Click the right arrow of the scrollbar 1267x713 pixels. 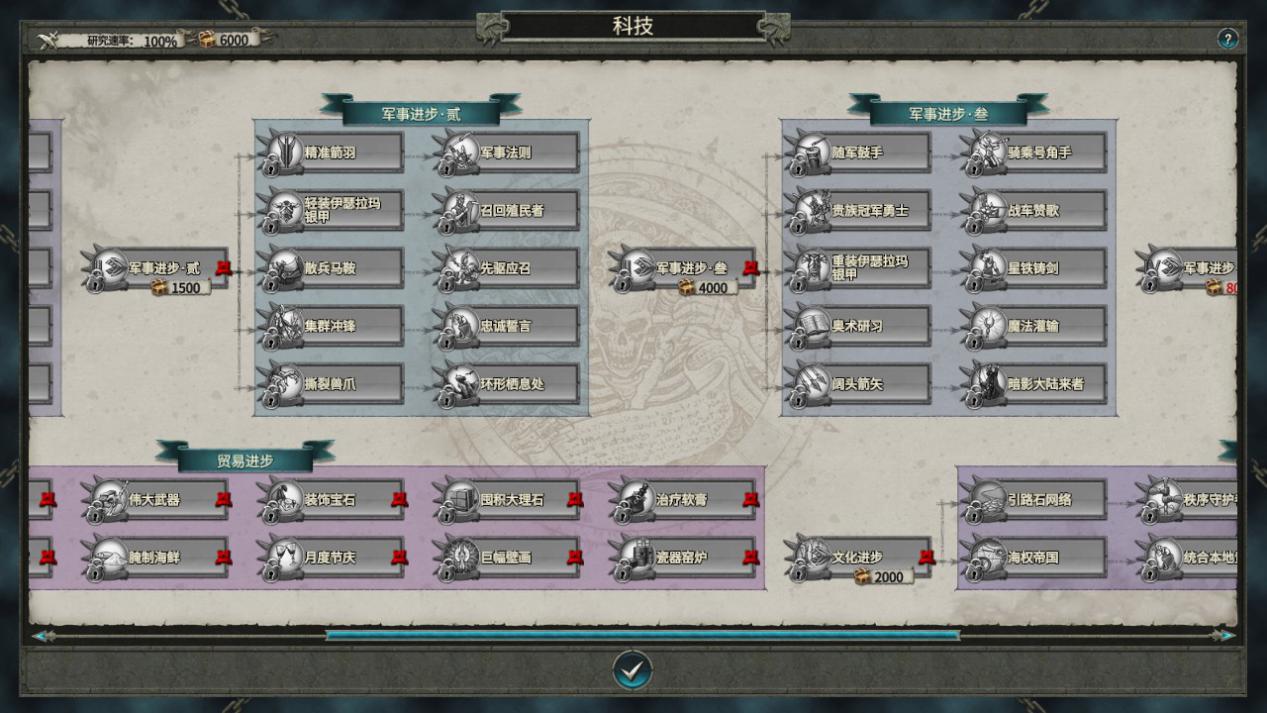(x=1224, y=636)
